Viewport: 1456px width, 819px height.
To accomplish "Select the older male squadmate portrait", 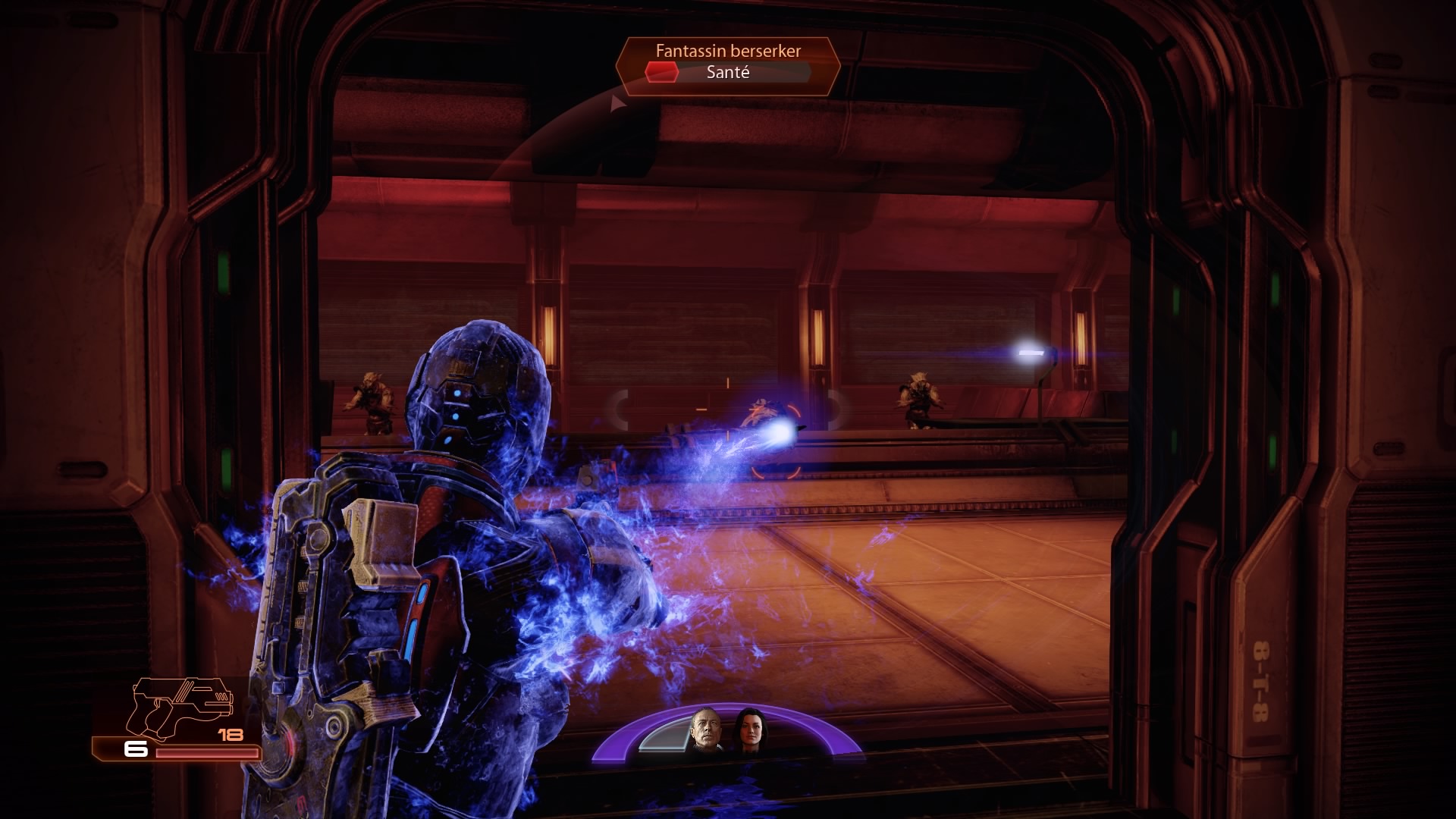I will [x=704, y=730].
